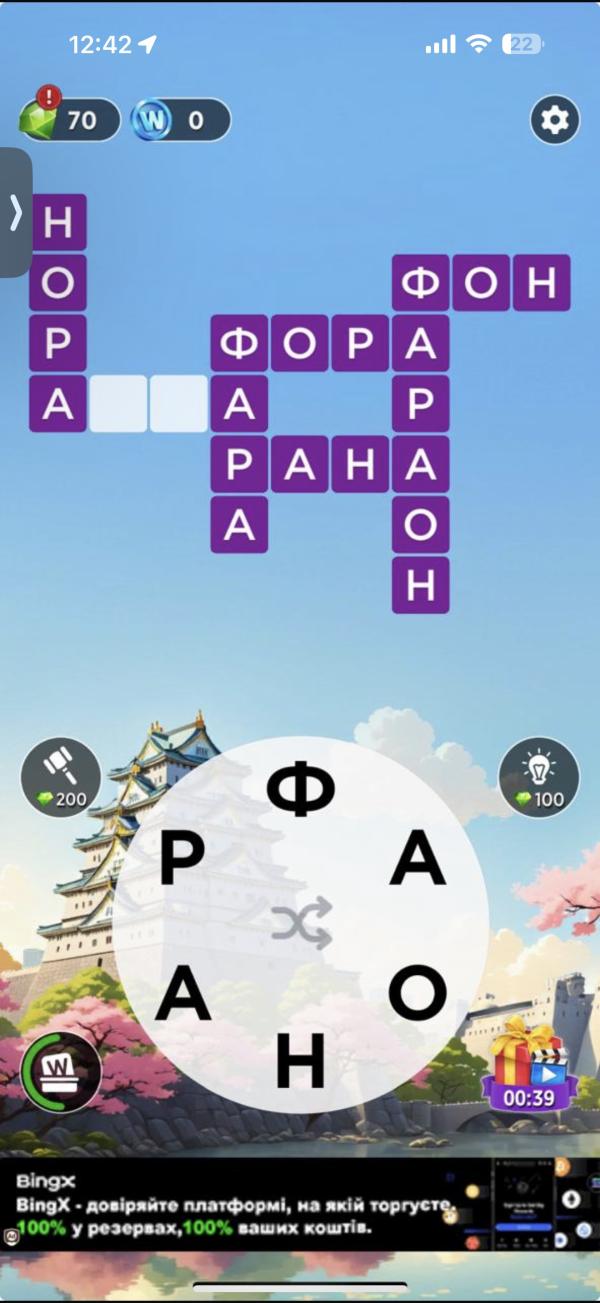Open the green gem balance shop

point(68,120)
